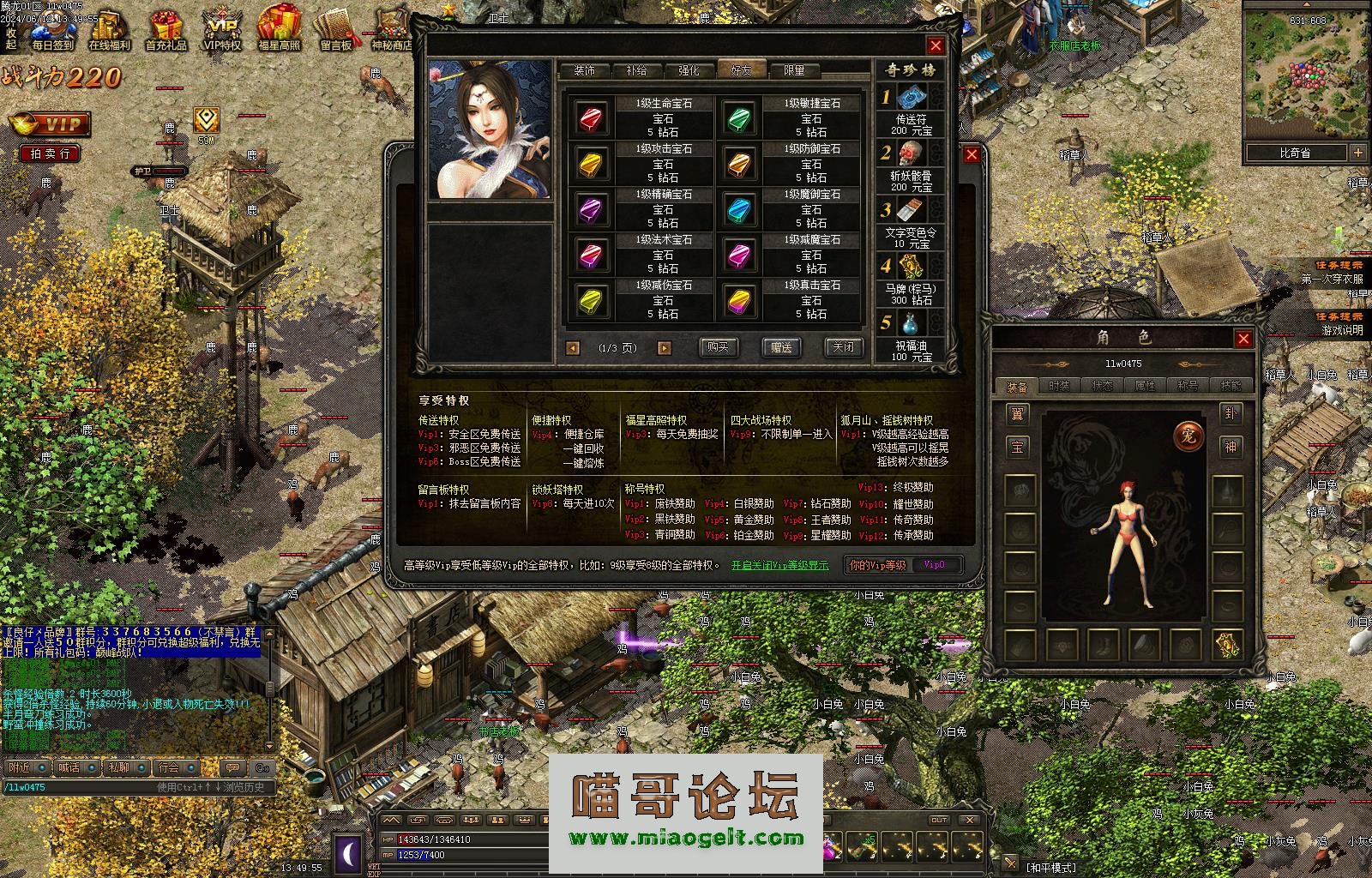The width and height of the screenshot is (1372, 878).
Task: Choose the 1级敏捷宝石 green gem
Action: pos(739,117)
